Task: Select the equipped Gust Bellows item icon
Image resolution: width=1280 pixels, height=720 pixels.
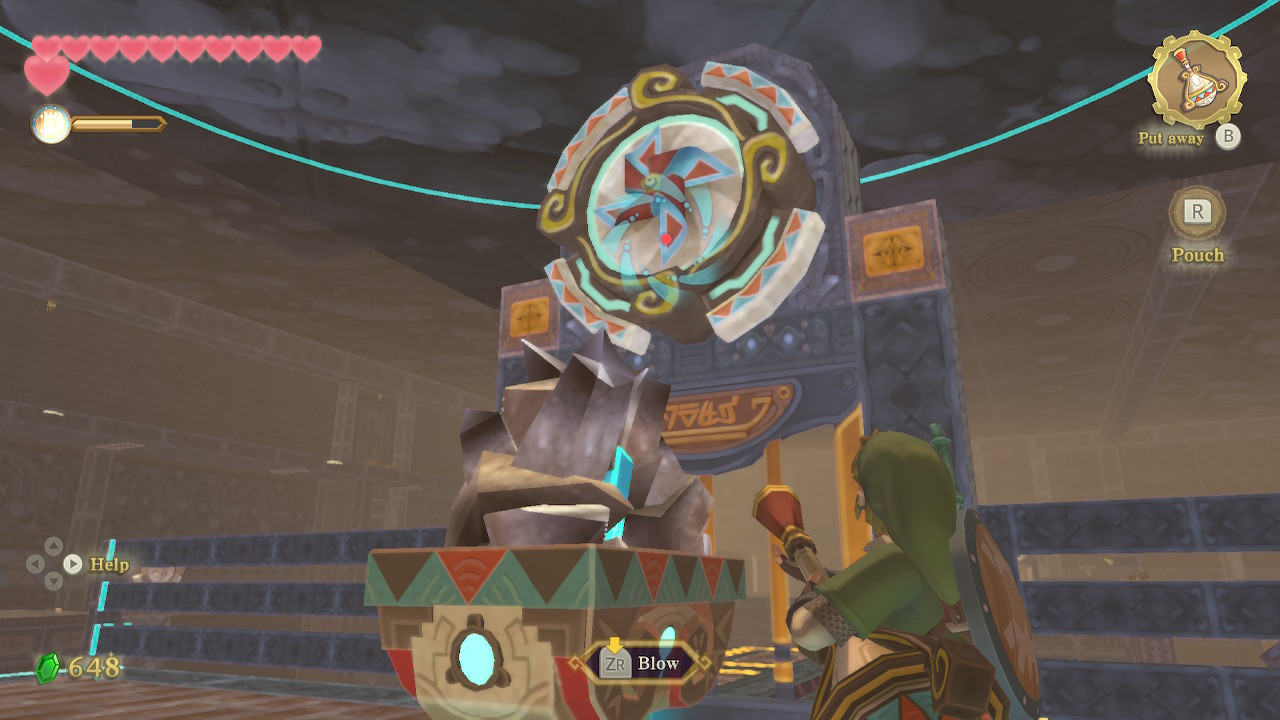Action: click(1196, 79)
